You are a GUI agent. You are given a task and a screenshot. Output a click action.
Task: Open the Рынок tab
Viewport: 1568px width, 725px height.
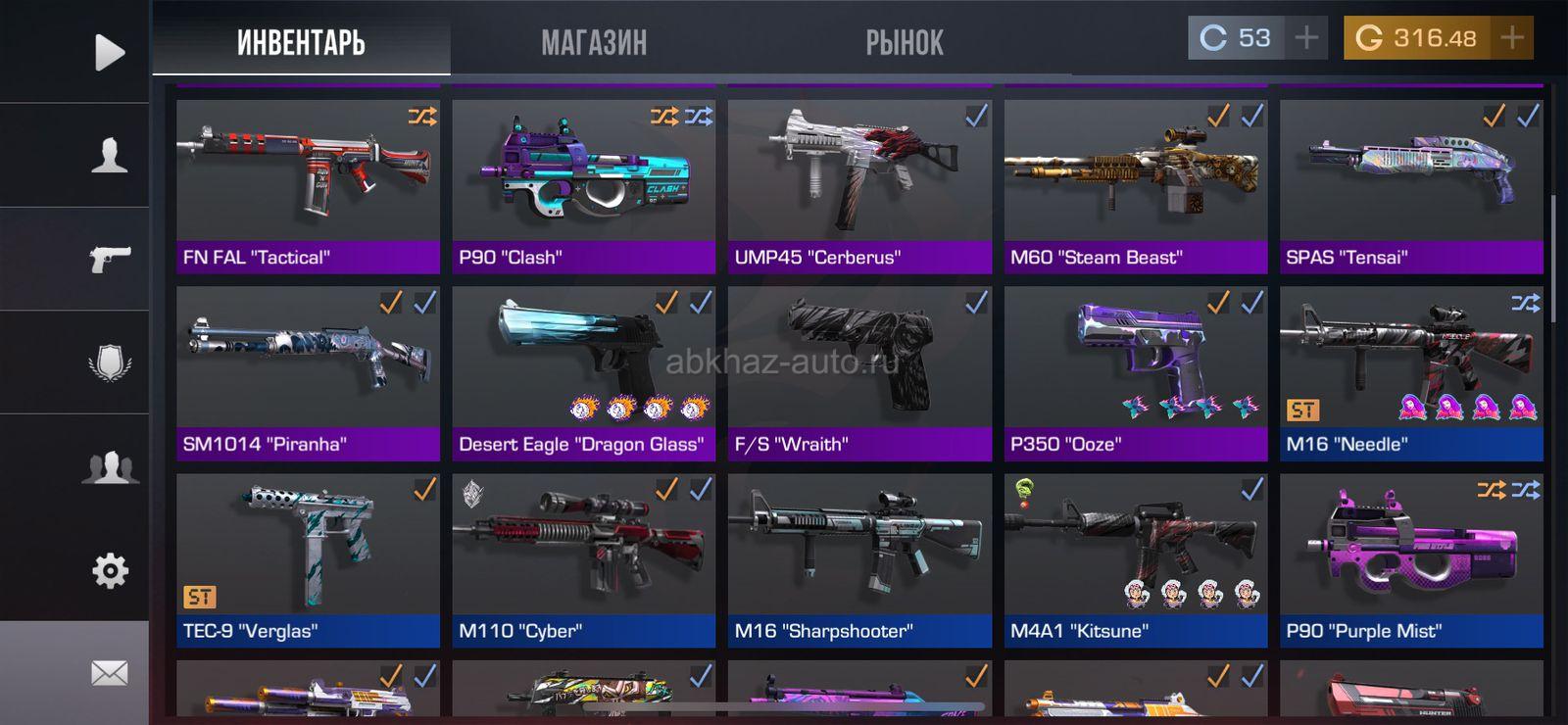point(904,42)
